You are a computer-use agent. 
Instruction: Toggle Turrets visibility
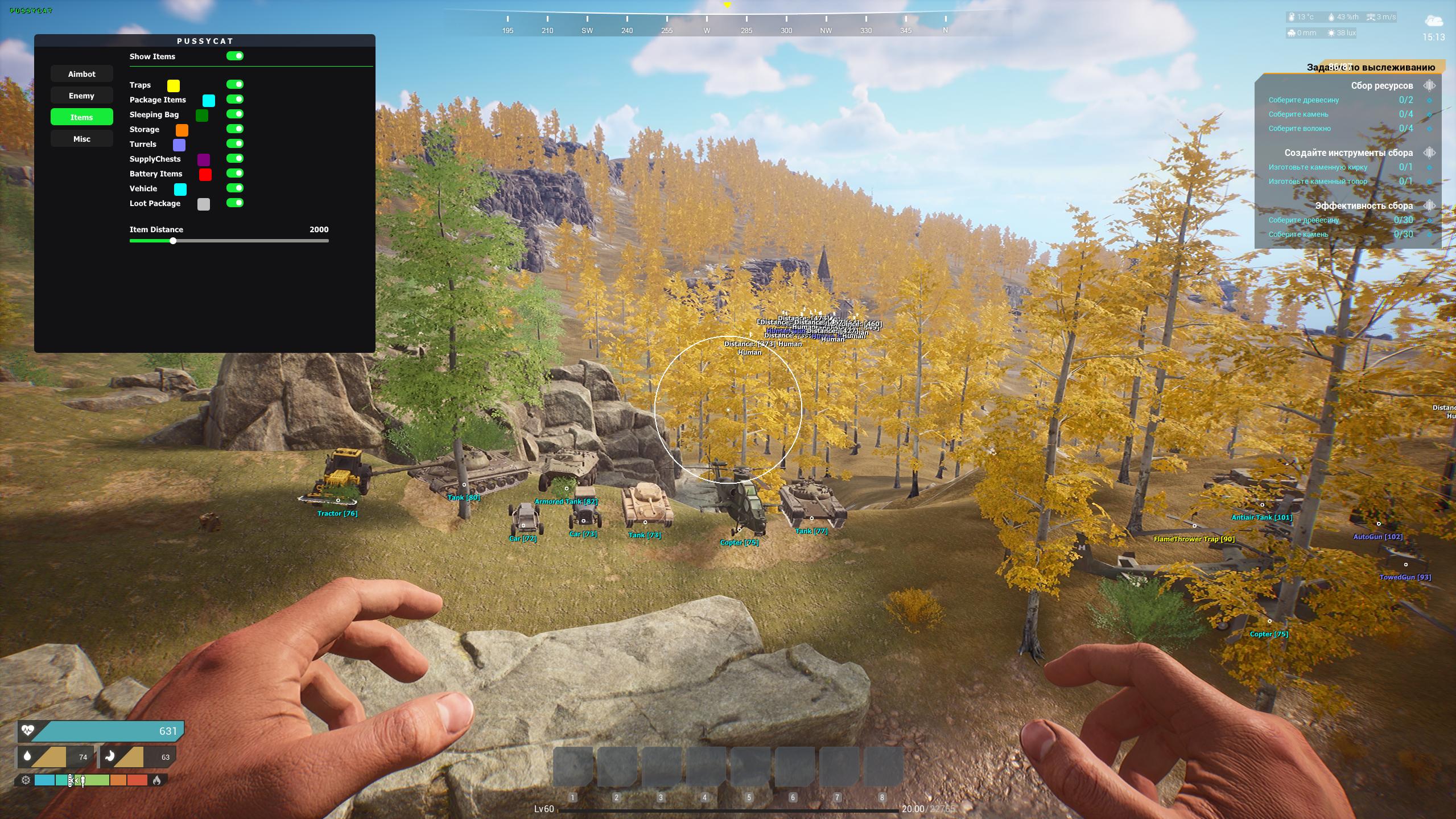[235, 143]
